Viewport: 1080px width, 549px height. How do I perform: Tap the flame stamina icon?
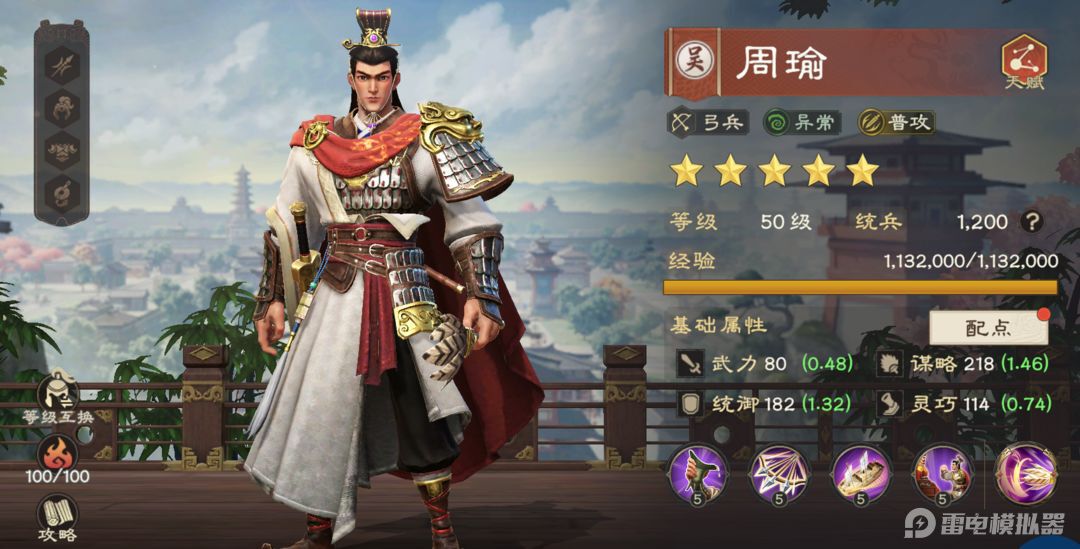tap(60, 453)
